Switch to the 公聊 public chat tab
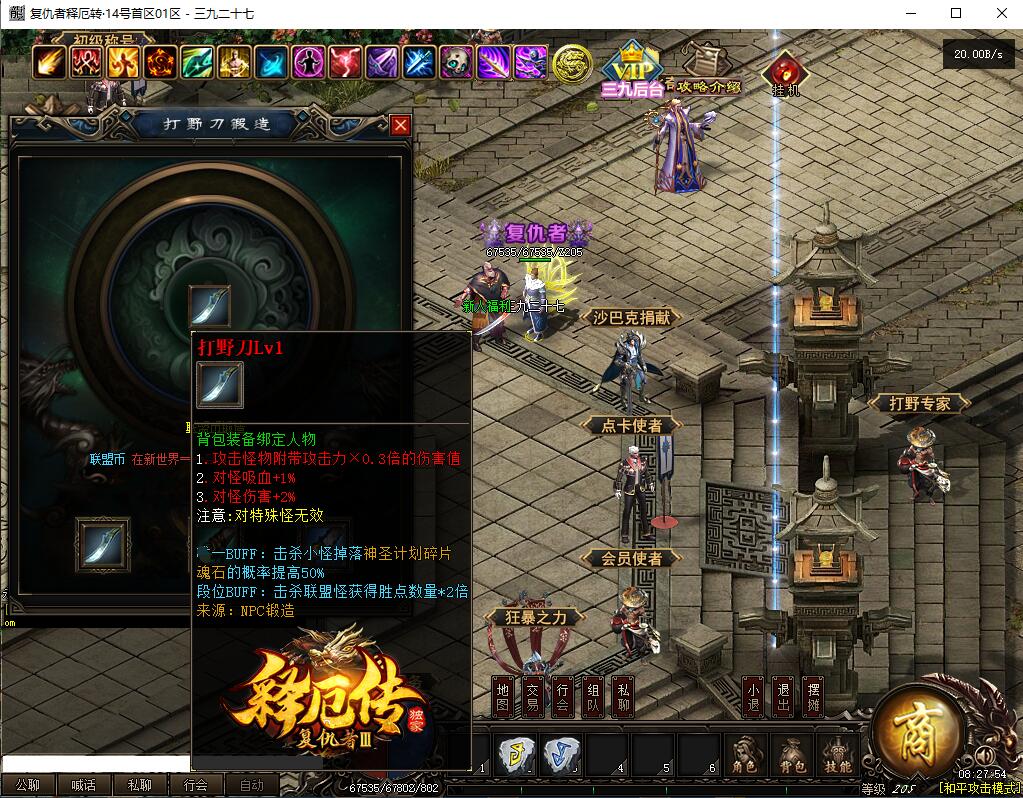 (x=28, y=786)
